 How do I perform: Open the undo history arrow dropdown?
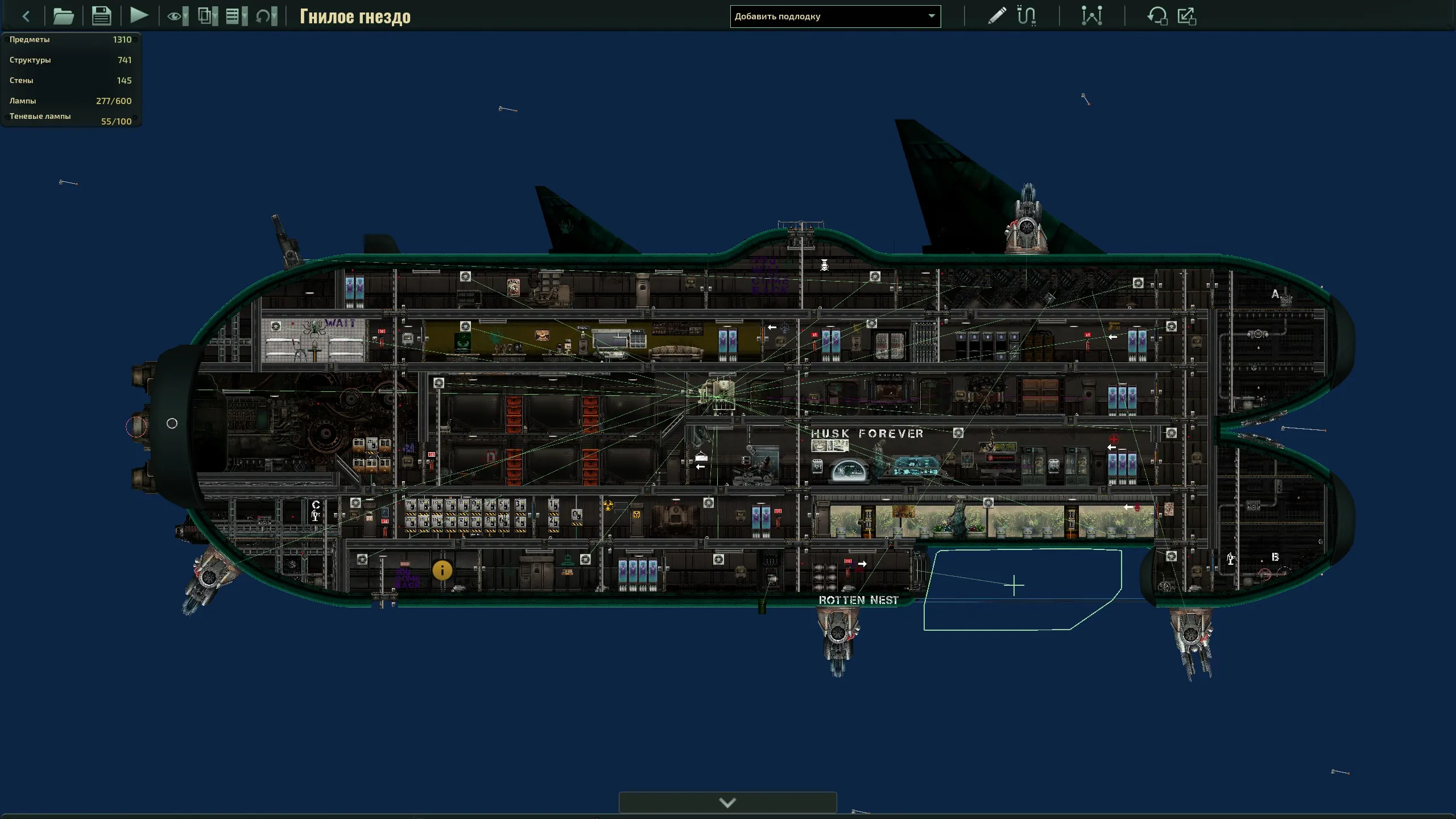click(x=266, y=16)
